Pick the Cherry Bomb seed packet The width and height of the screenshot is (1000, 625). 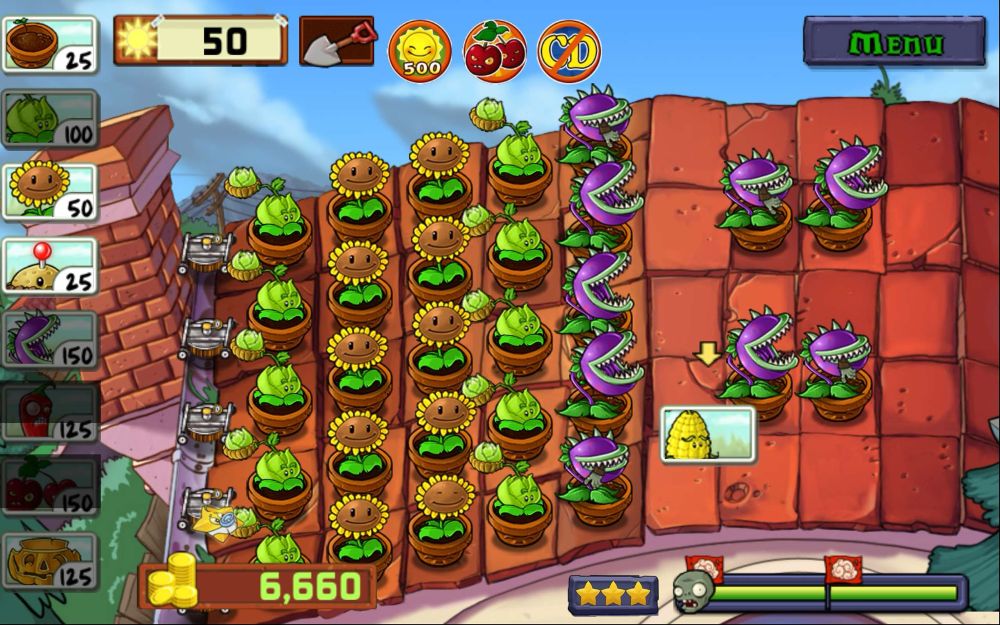coord(50,487)
